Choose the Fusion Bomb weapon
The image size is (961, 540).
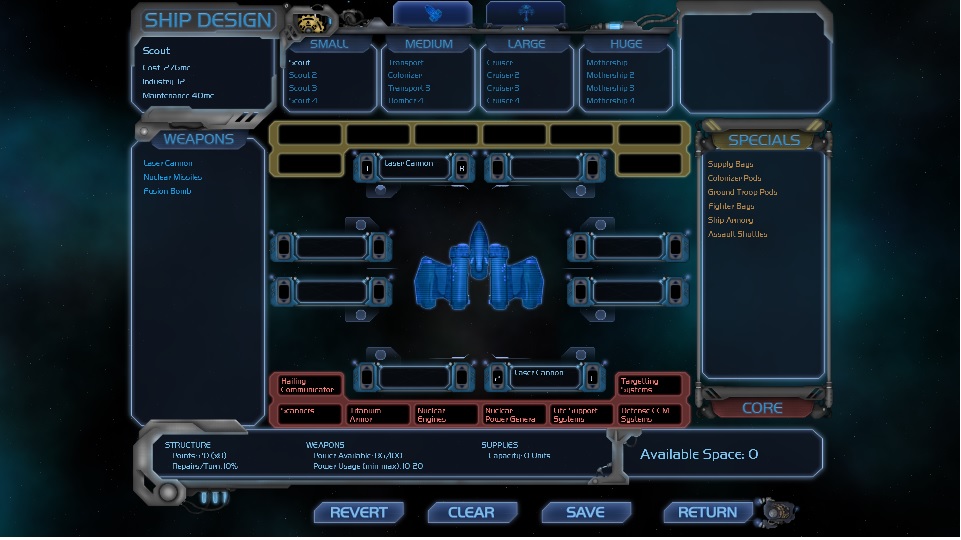[167, 191]
